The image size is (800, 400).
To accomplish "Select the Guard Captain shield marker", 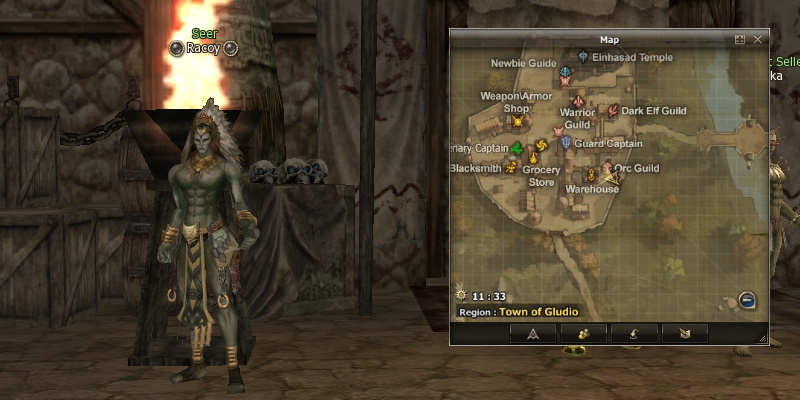I will click(x=566, y=143).
